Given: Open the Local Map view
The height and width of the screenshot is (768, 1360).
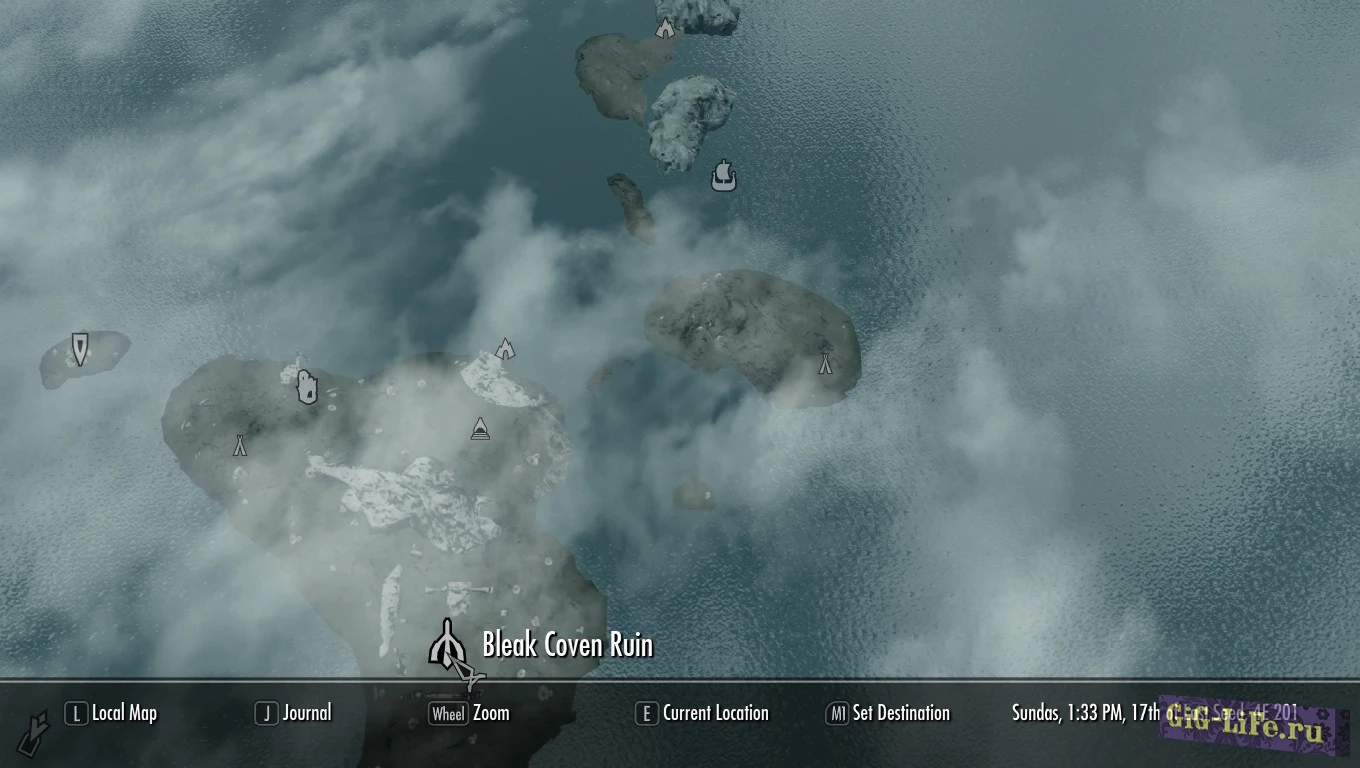Looking at the screenshot, I should [111, 713].
